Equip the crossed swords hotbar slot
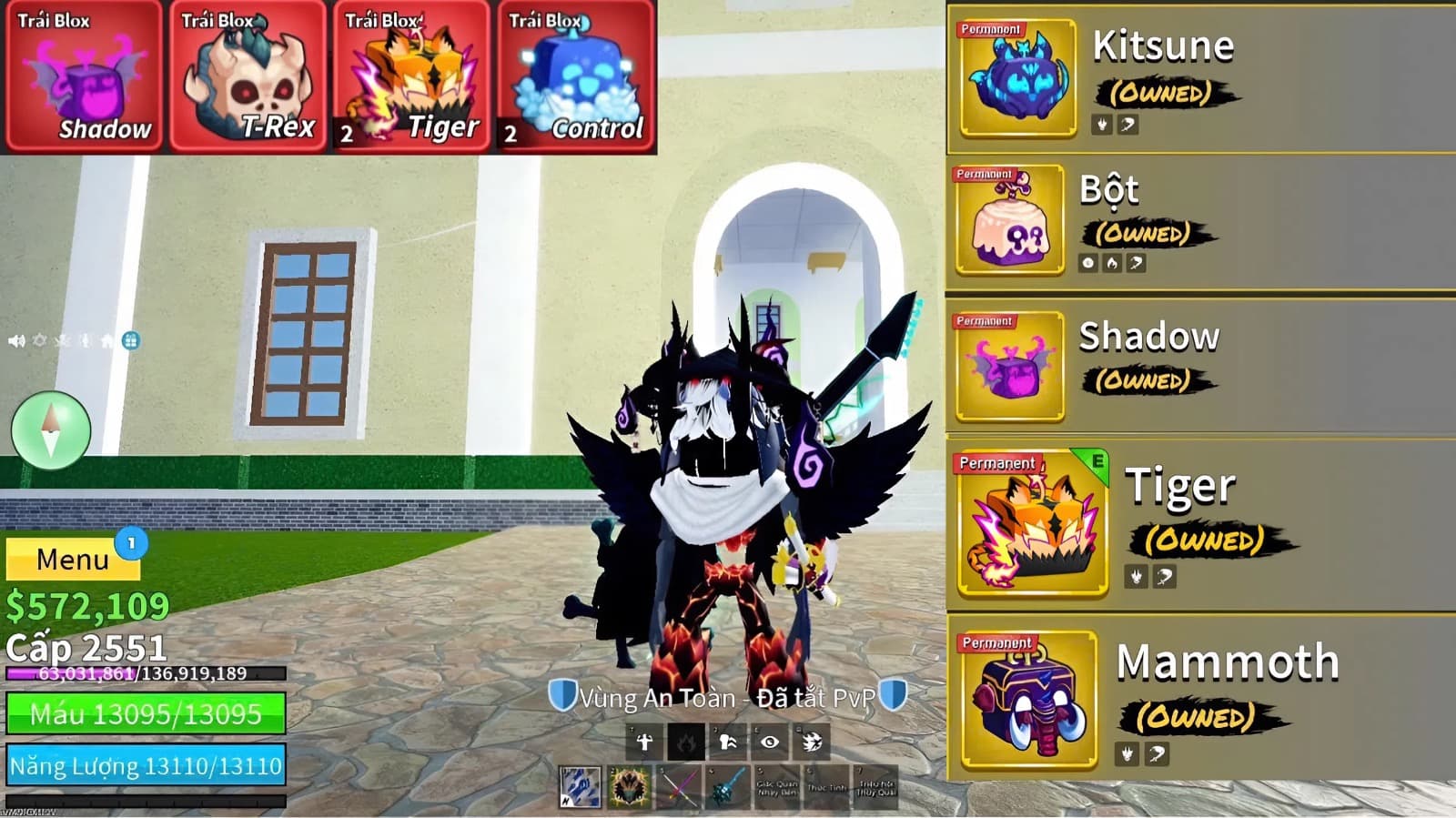This screenshot has width=1456, height=818. tap(678, 787)
